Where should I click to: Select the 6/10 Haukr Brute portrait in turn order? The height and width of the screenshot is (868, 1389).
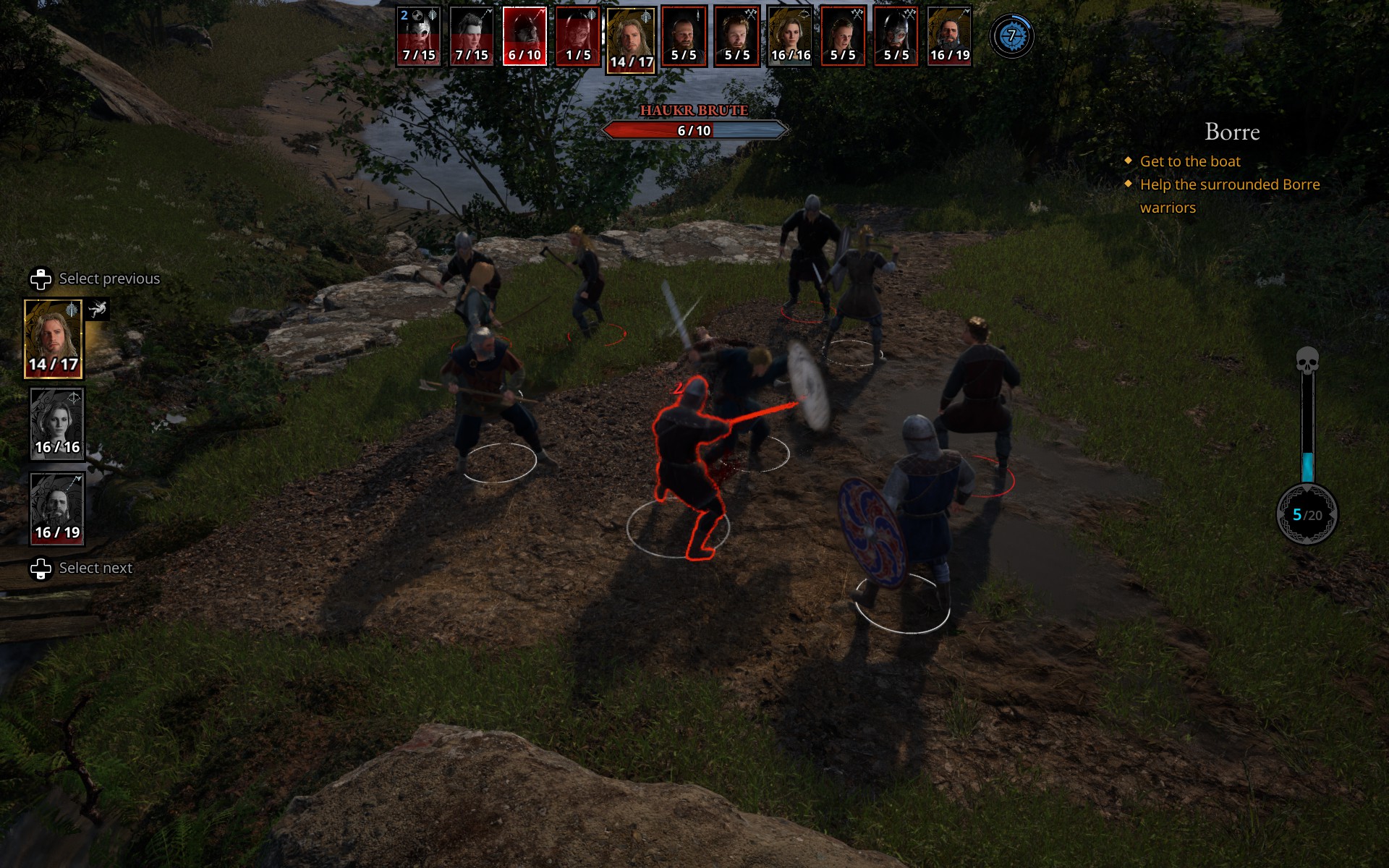pyautogui.click(x=524, y=36)
